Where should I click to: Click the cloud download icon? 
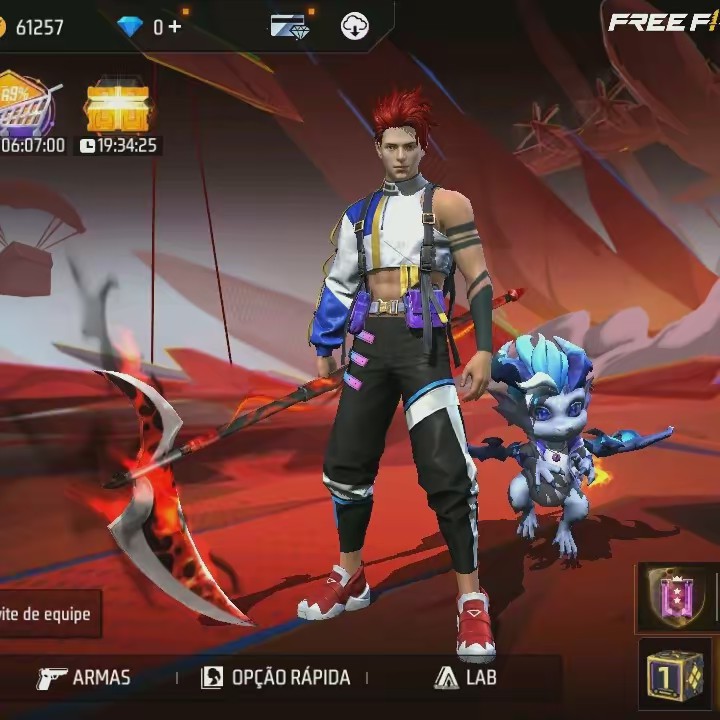coord(354,27)
